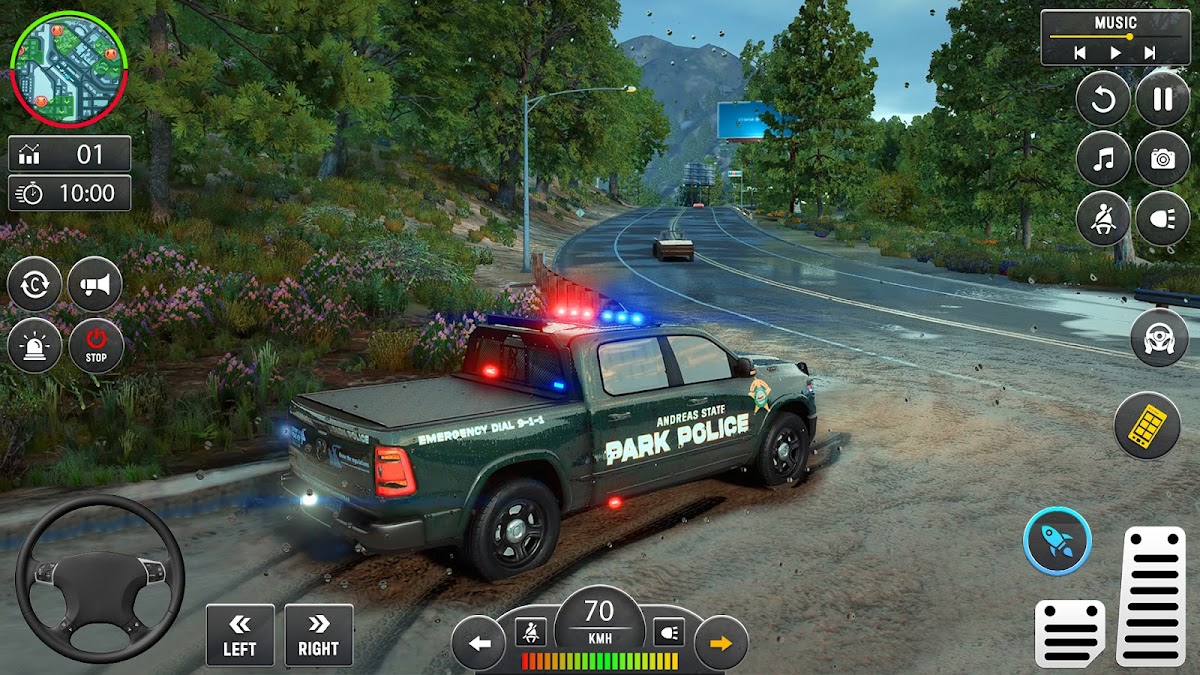Activate the rocket nitro boost
The width and height of the screenshot is (1200, 675).
(1057, 541)
